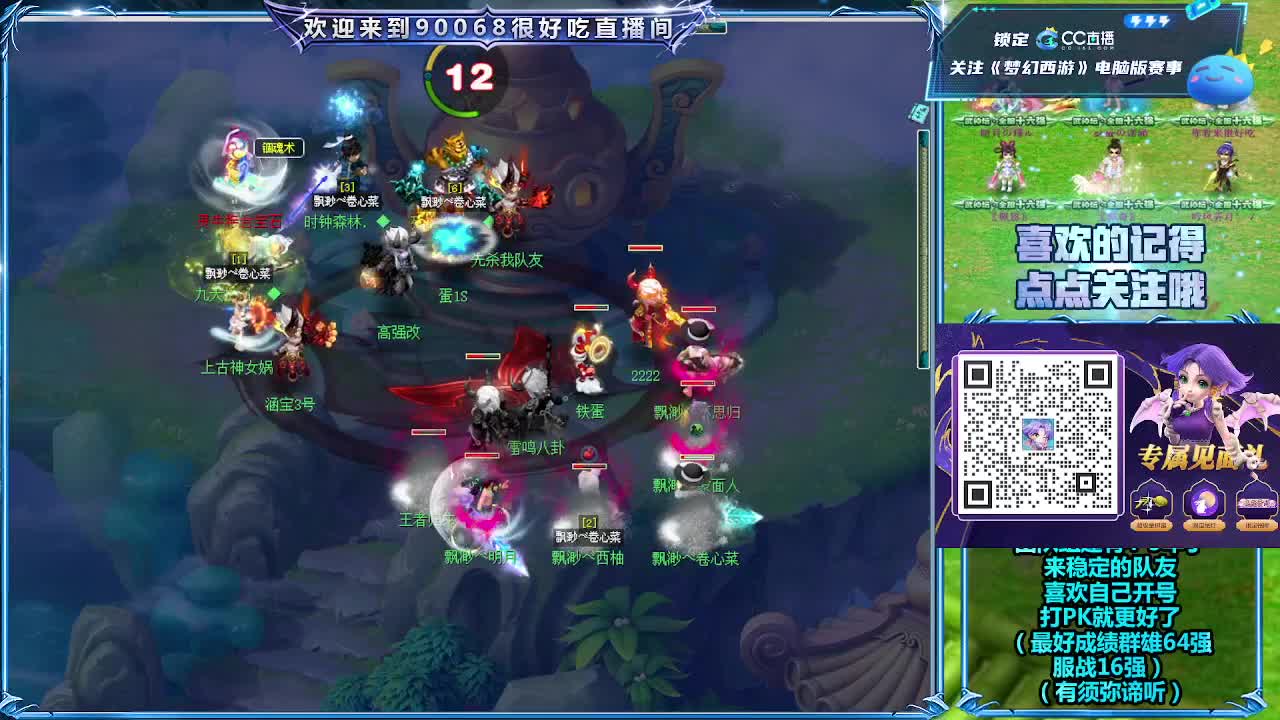Click the purple 武神坛全服十六强 character showcase
Viewport: 1280px width, 720px height.
point(1226,165)
